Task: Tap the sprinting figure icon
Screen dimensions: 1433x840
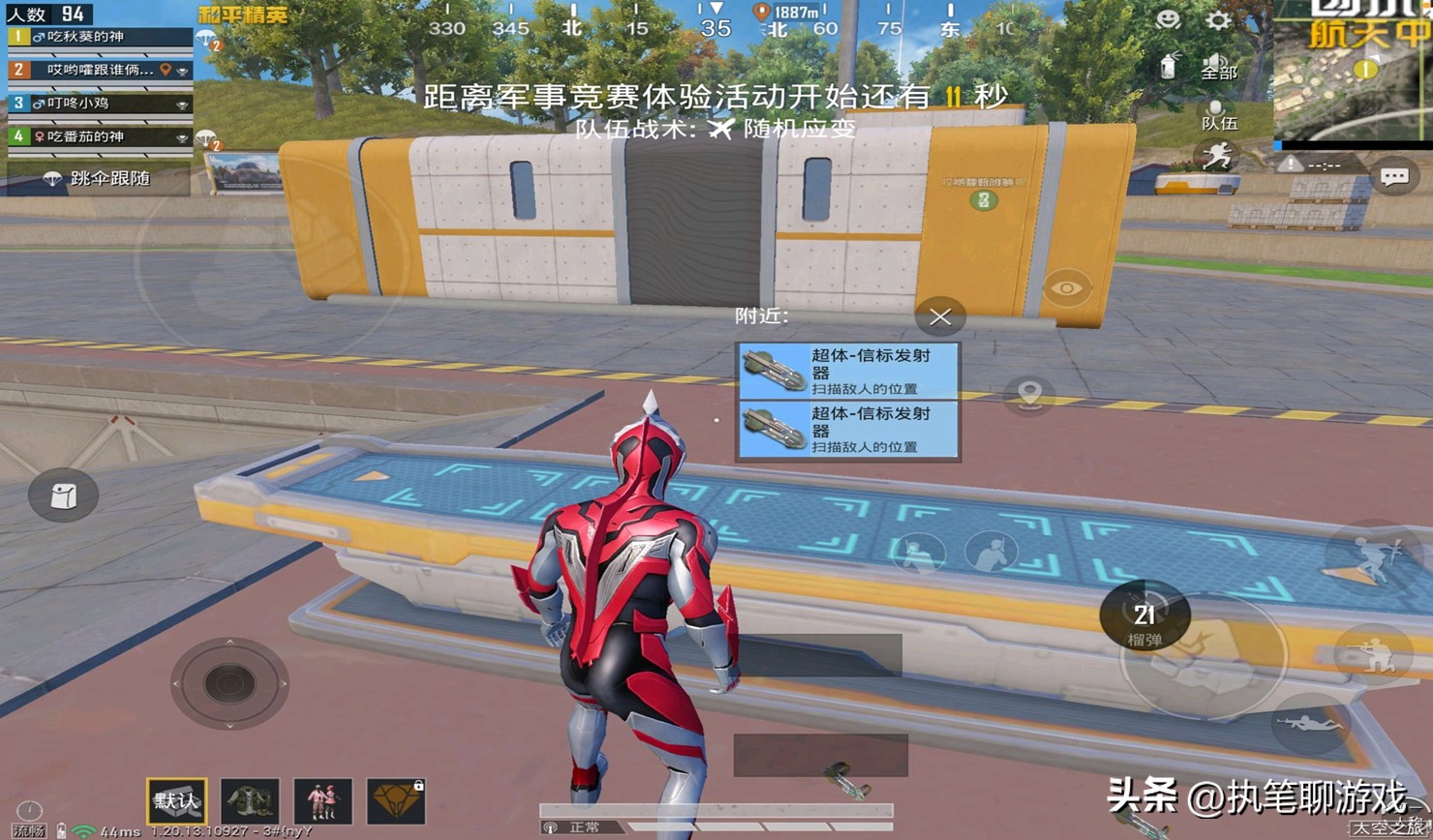Action: pyautogui.click(x=1217, y=157)
